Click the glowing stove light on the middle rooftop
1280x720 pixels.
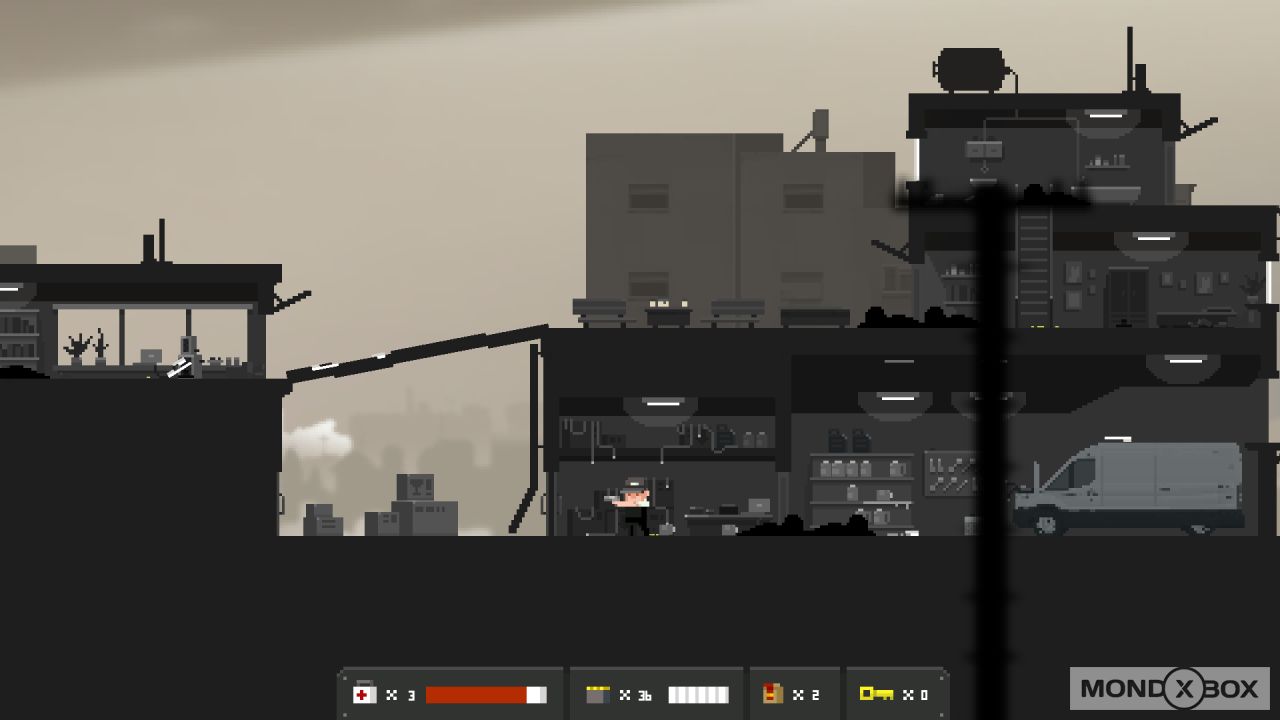(660, 302)
